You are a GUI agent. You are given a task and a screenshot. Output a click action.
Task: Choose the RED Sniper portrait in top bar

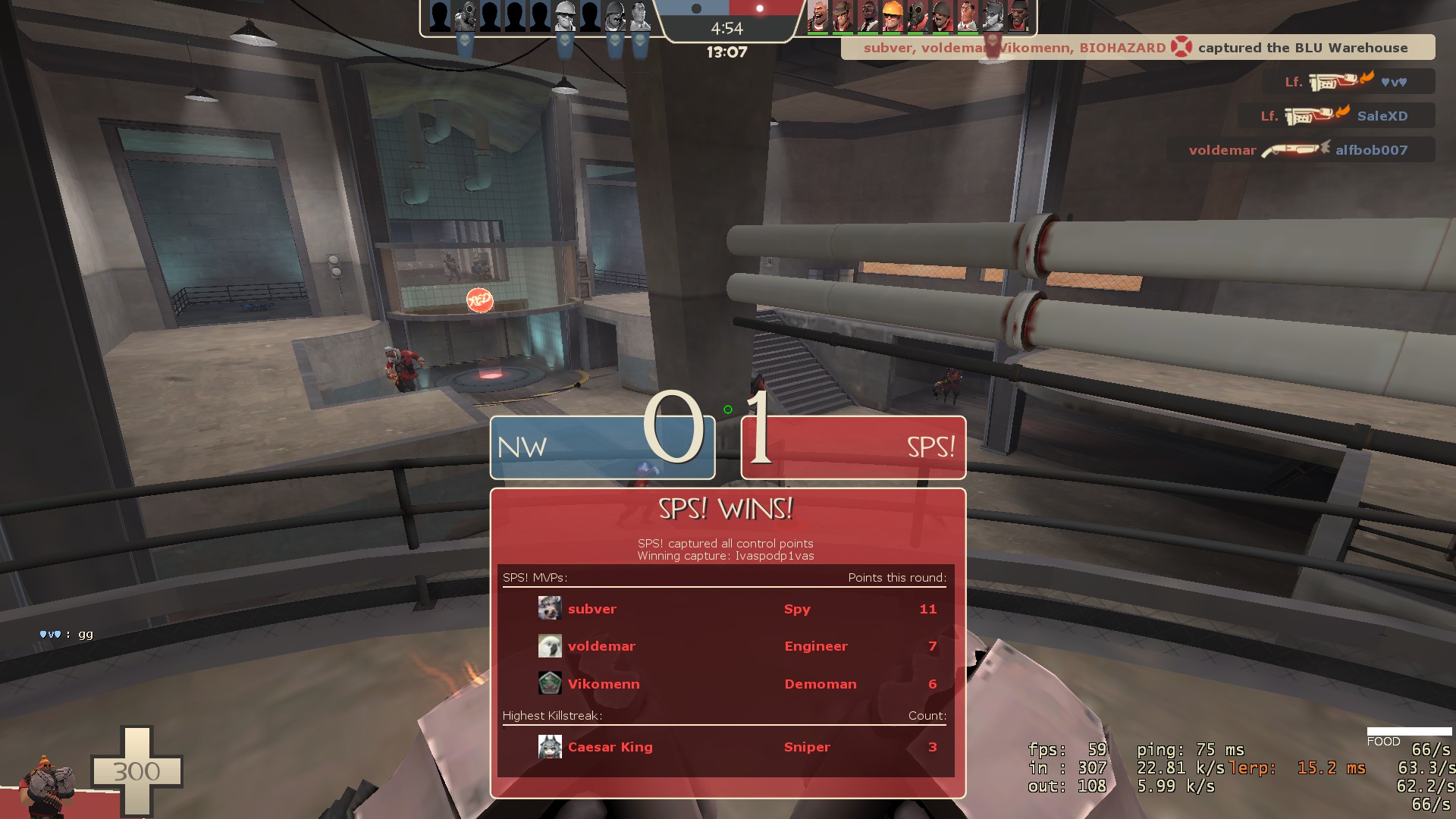click(x=843, y=16)
